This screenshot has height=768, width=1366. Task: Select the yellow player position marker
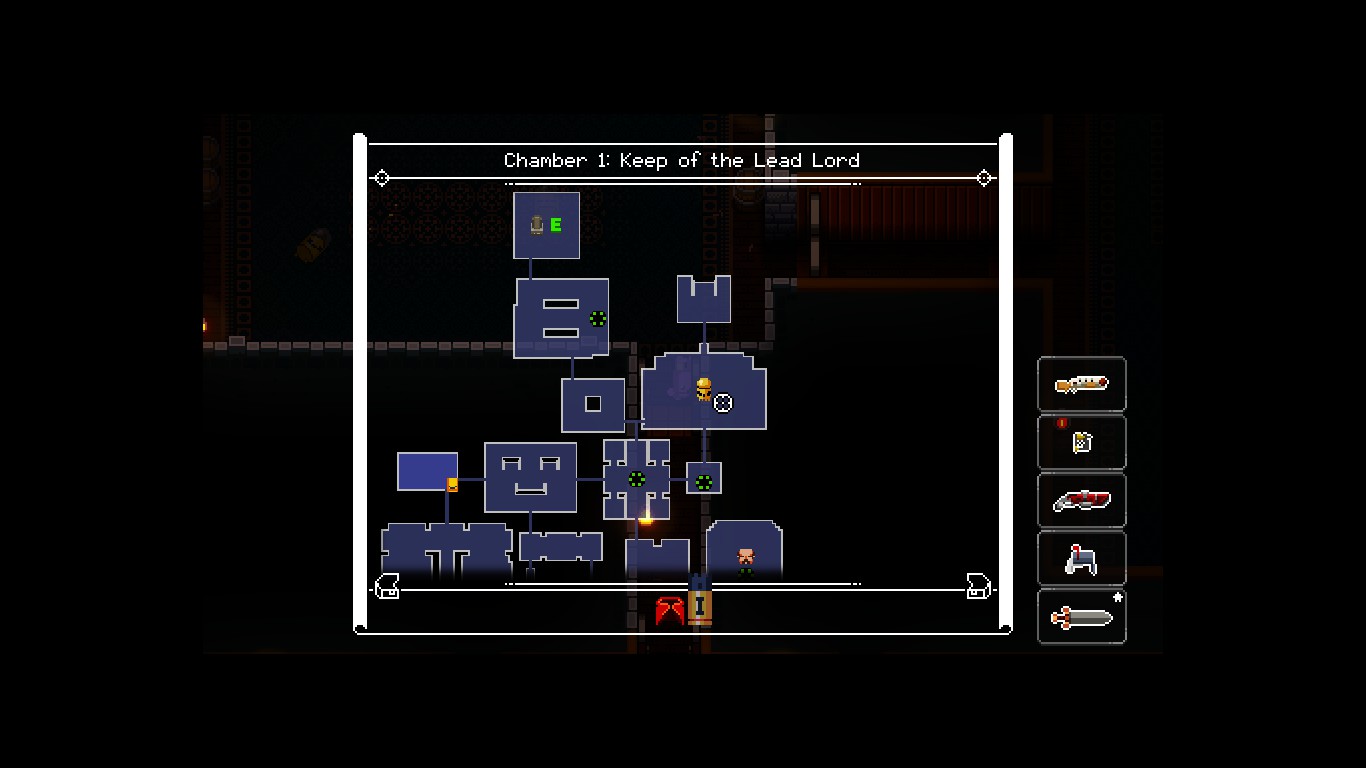[x=703, y=389]
